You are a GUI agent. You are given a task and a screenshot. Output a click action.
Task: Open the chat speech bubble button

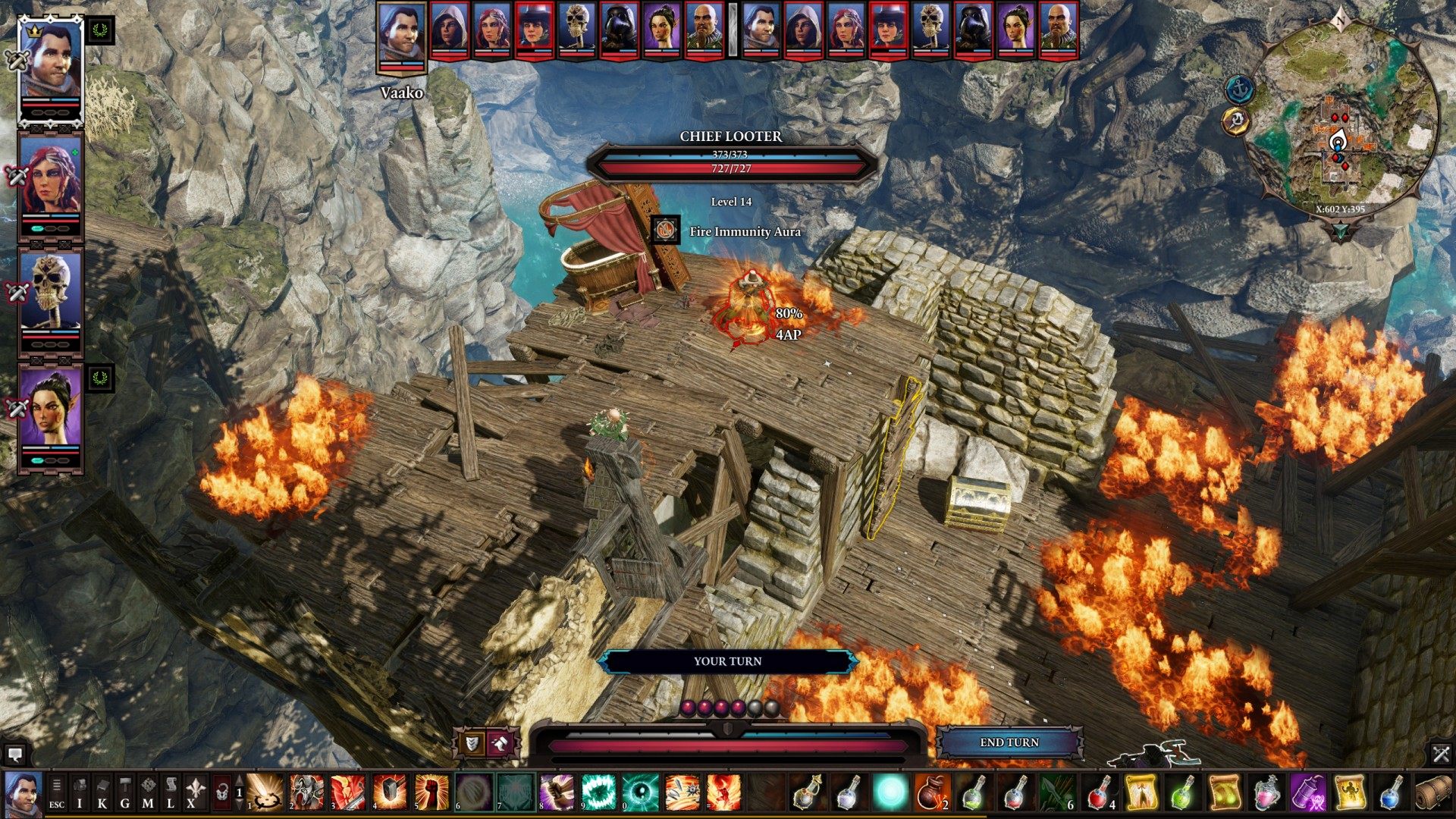coord(14,755)
